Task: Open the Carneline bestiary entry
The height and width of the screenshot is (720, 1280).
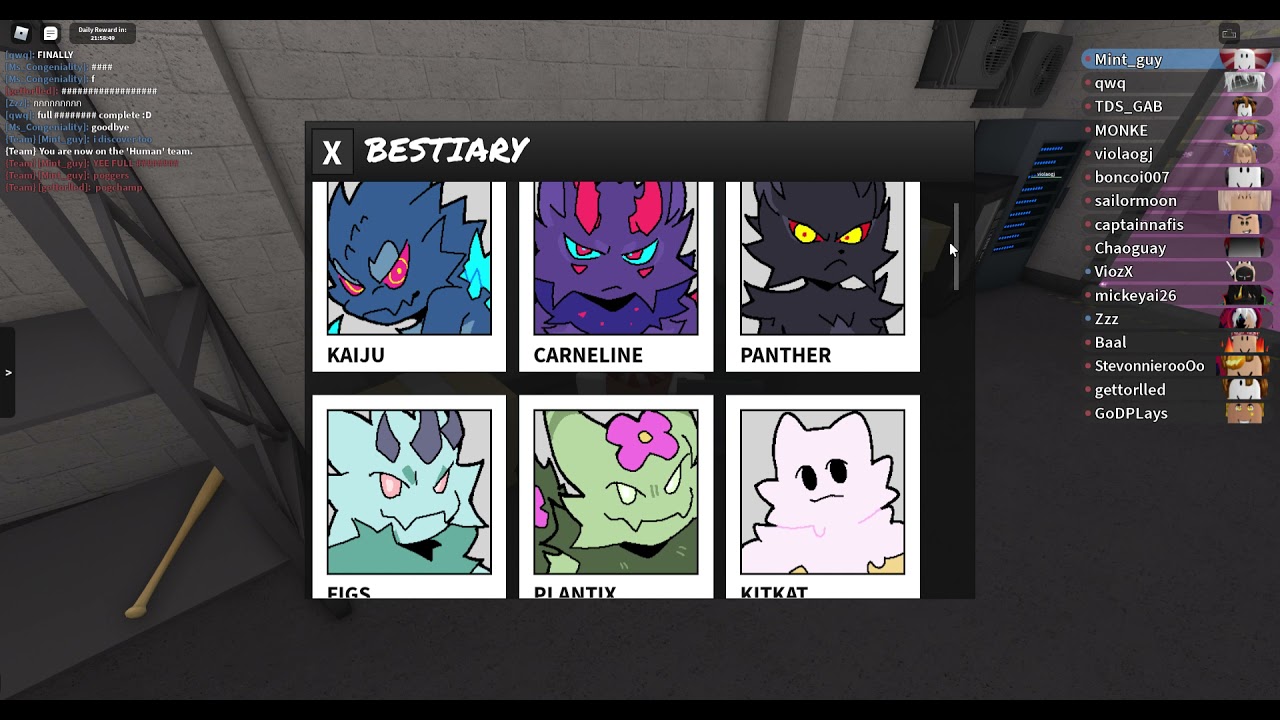Action: [x=616, y=275]
